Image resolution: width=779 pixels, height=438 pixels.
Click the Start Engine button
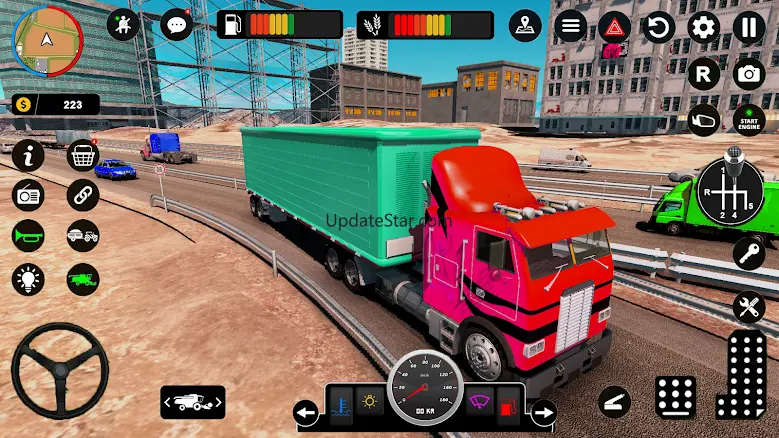tap(748, 120)
